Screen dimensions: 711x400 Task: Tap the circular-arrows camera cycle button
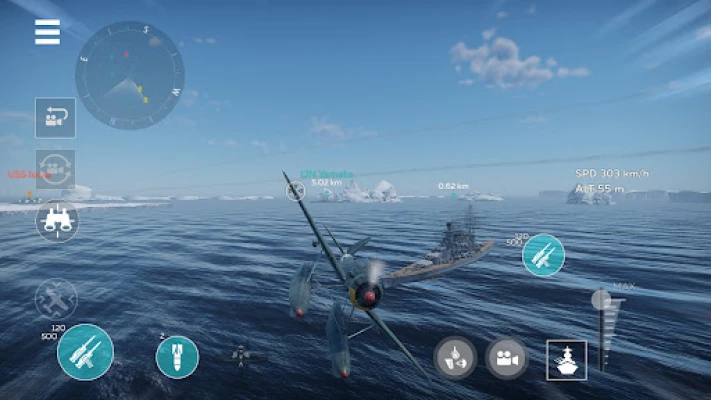[56, 167]
